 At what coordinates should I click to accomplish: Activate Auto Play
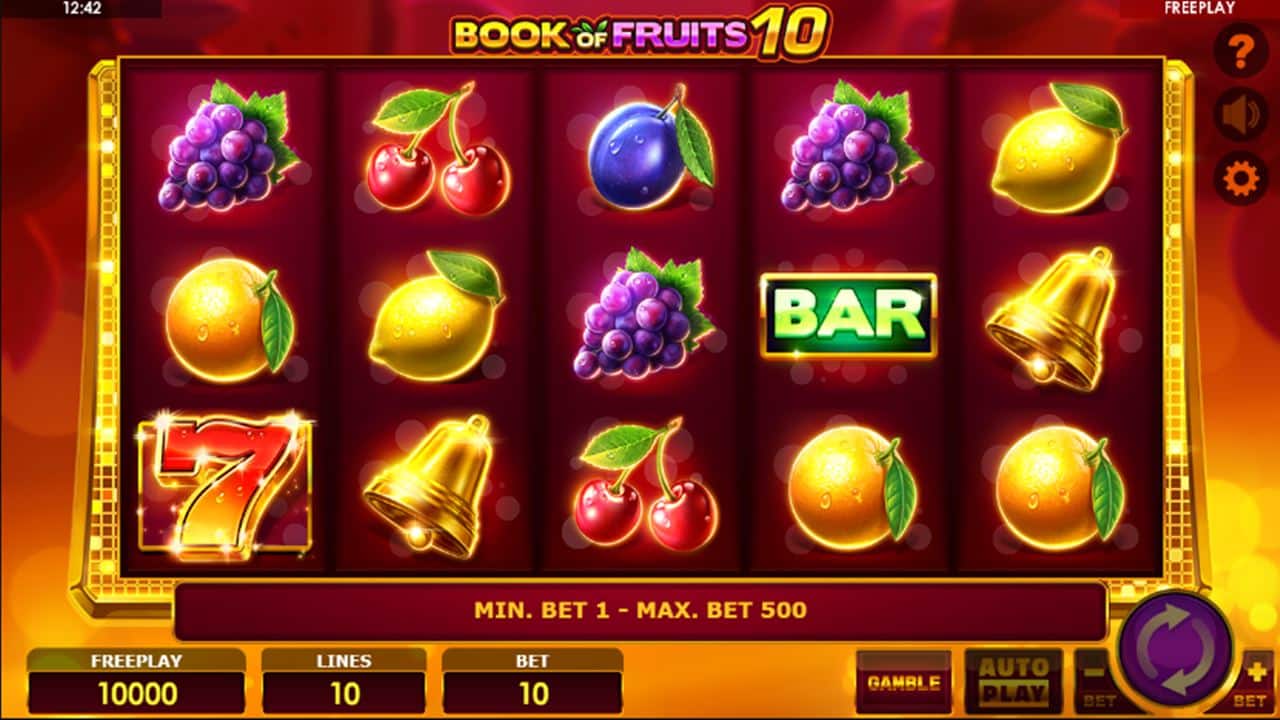[1013, 682]
